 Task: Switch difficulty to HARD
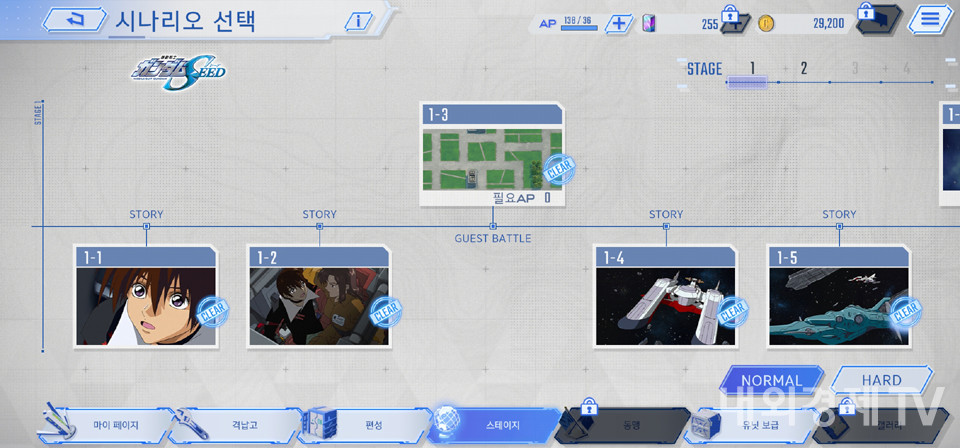pos(881,380)
